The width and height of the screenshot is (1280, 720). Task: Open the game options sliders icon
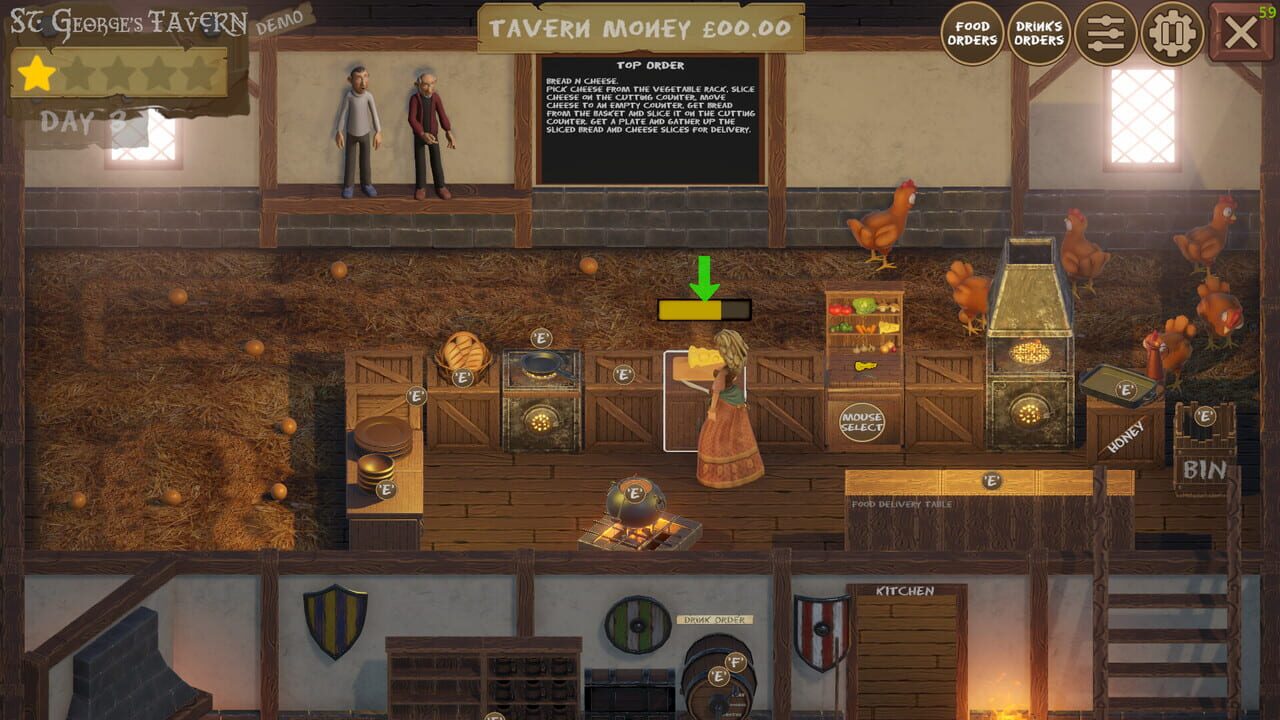coord(1104,32)
